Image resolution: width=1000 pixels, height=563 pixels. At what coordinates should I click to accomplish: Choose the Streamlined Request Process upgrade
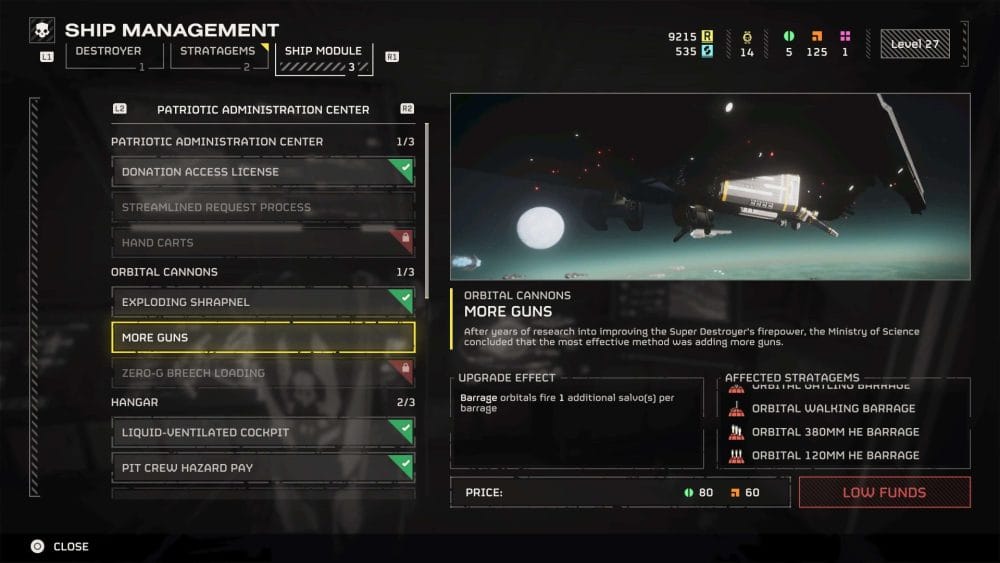coord(262,207)
